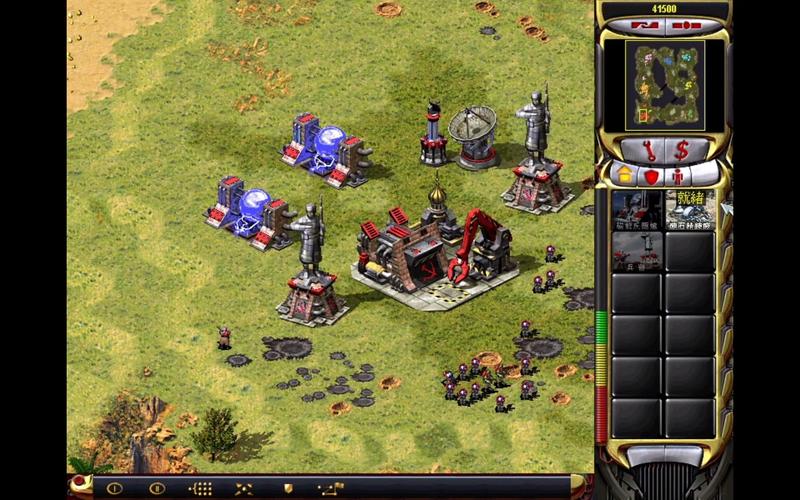The height and width of the screenshot is (500, 800).
Task: Activate the shield guard command
Action: click(x=286, y=488)
